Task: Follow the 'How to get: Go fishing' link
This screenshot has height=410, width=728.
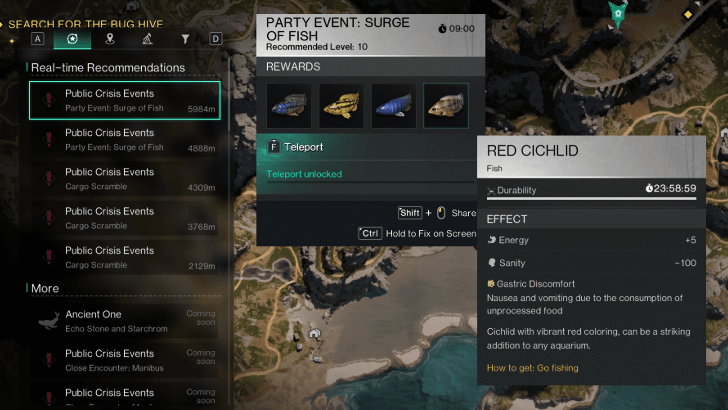Action: point(532,368)
